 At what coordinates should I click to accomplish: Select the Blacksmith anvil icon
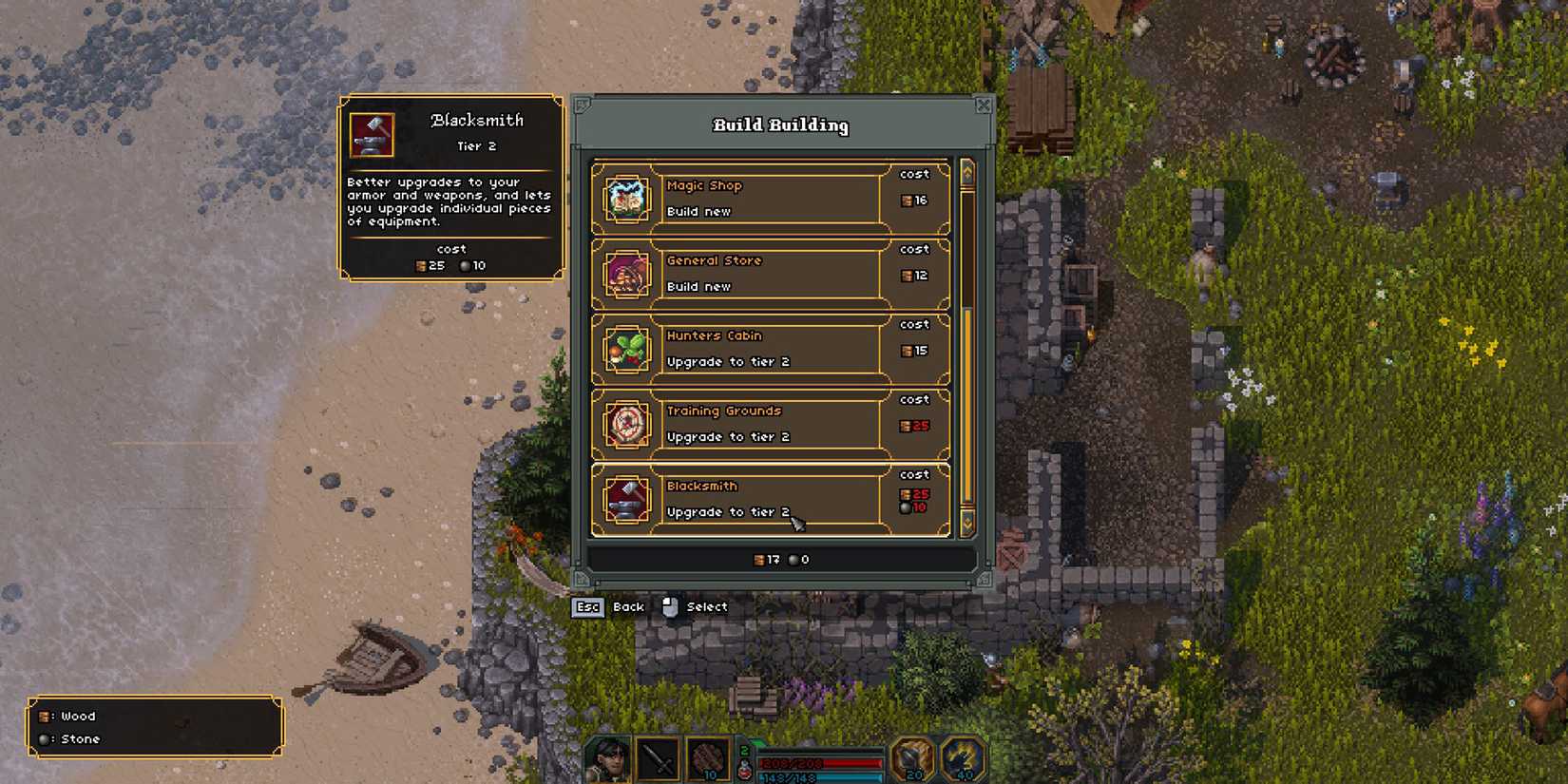point(625,498)
